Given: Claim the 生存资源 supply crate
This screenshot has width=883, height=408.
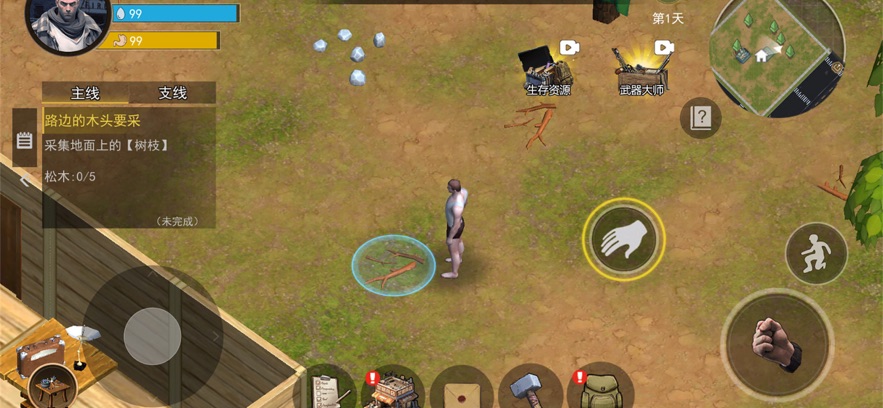Looking at the screenshot, I should 548,68.
